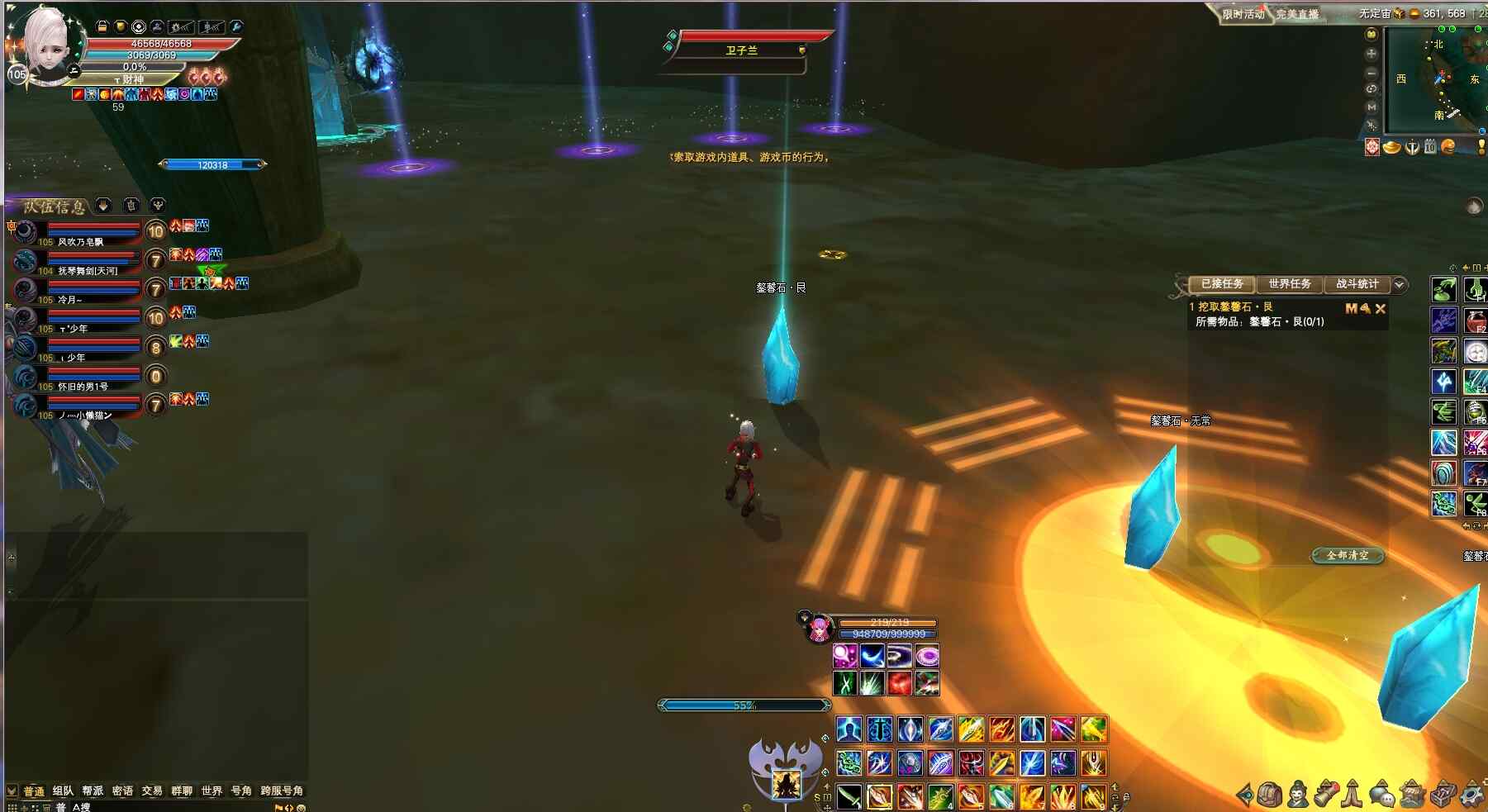Remove the tracked quest with its X
This screenshot has height=812, width=1488.
coord(1381,308)
